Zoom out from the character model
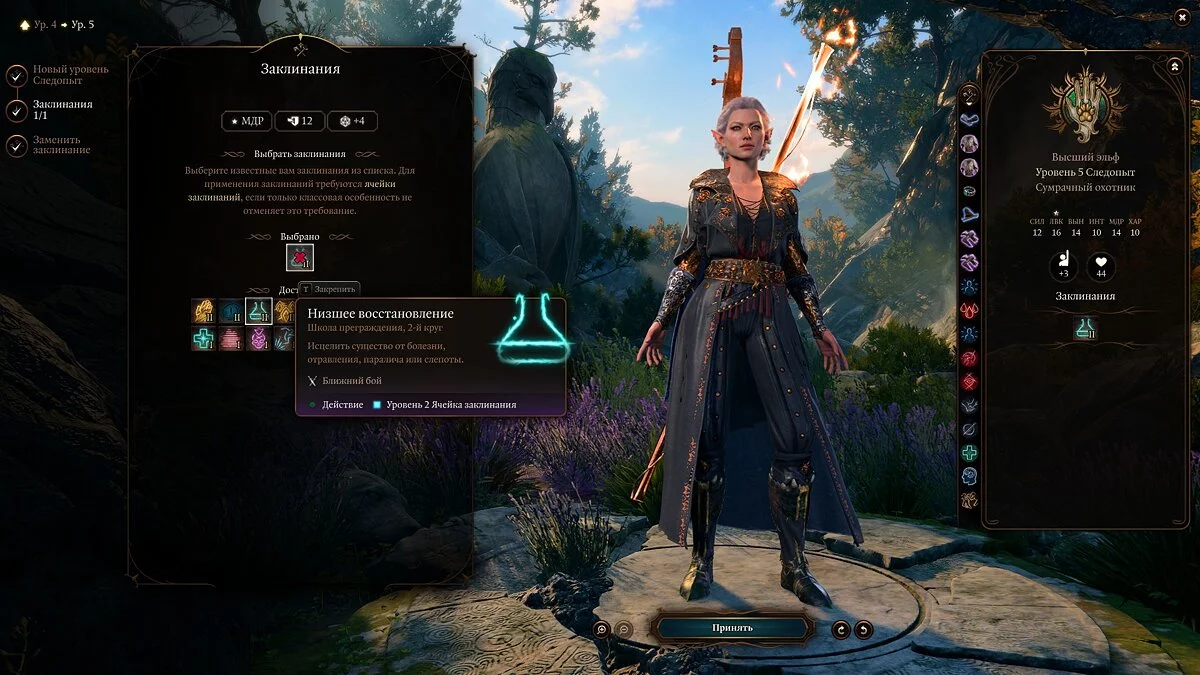This screenshot has width=1200, height=675. coord(624,629)
